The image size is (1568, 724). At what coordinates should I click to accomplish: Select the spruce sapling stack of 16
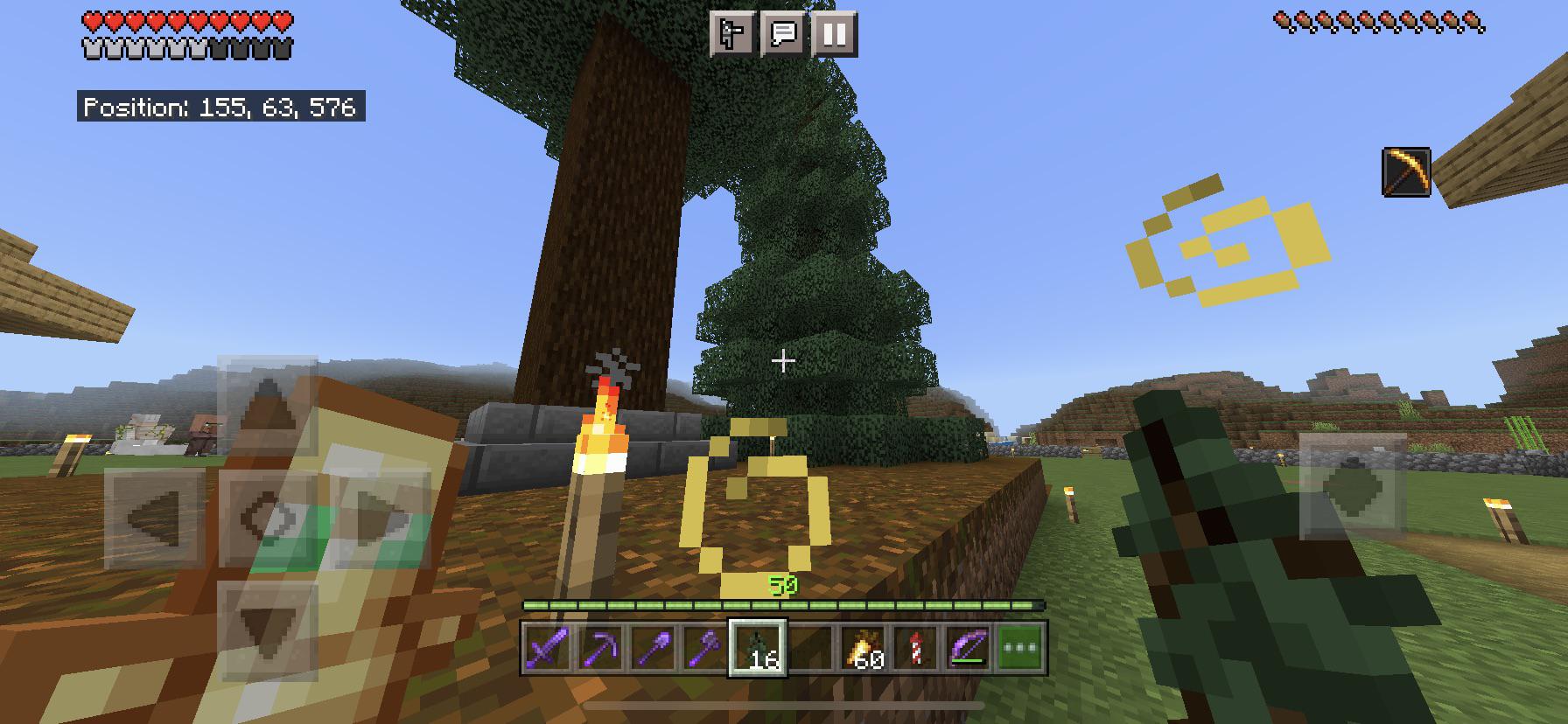(x=758, y=649)
